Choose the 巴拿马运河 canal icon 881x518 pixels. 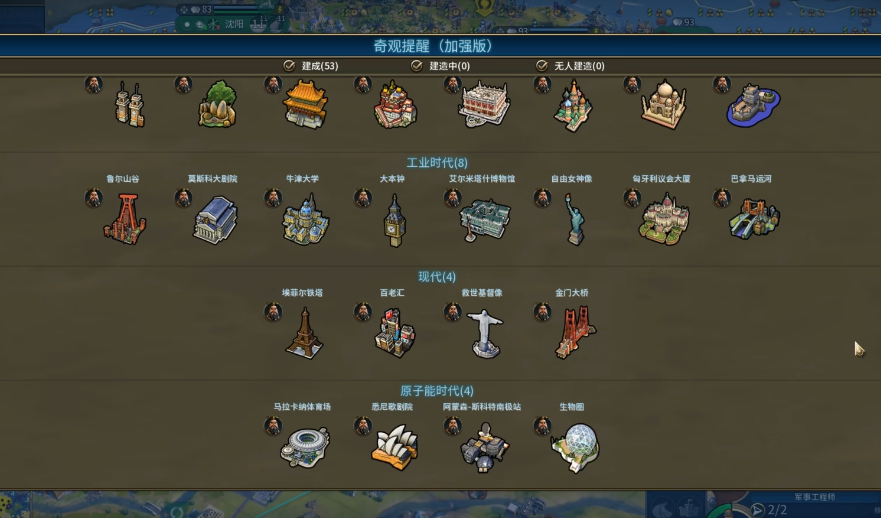(x=753, y=219)
